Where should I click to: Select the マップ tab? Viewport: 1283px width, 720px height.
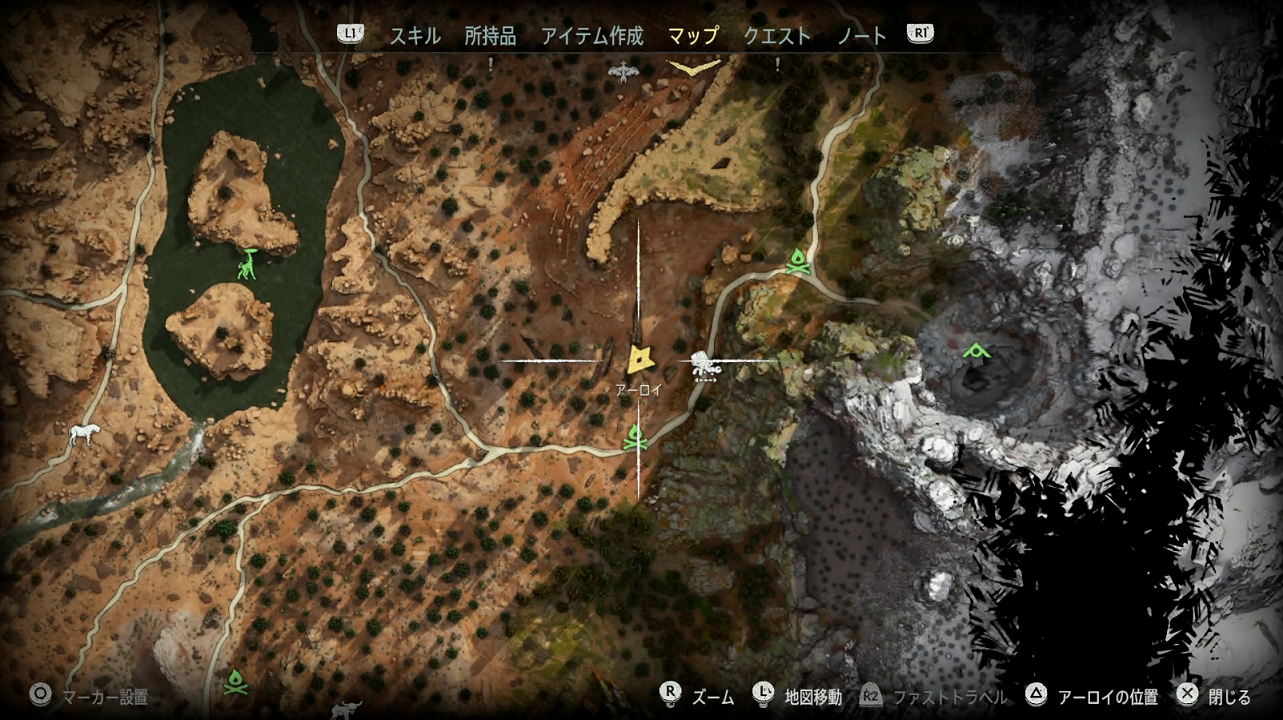[693, 36]
